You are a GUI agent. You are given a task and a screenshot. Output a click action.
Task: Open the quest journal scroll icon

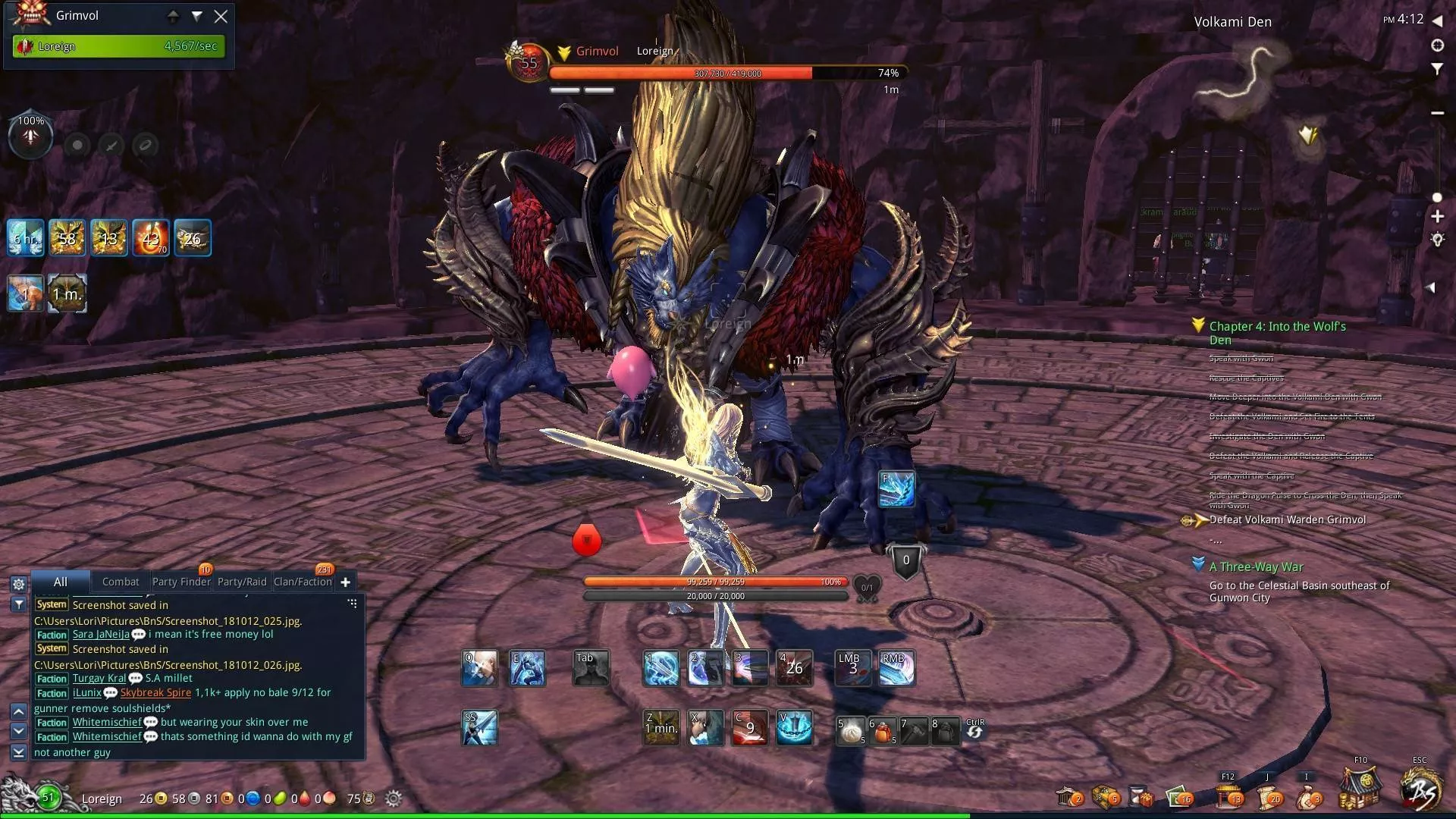[x=1268, y=796]
